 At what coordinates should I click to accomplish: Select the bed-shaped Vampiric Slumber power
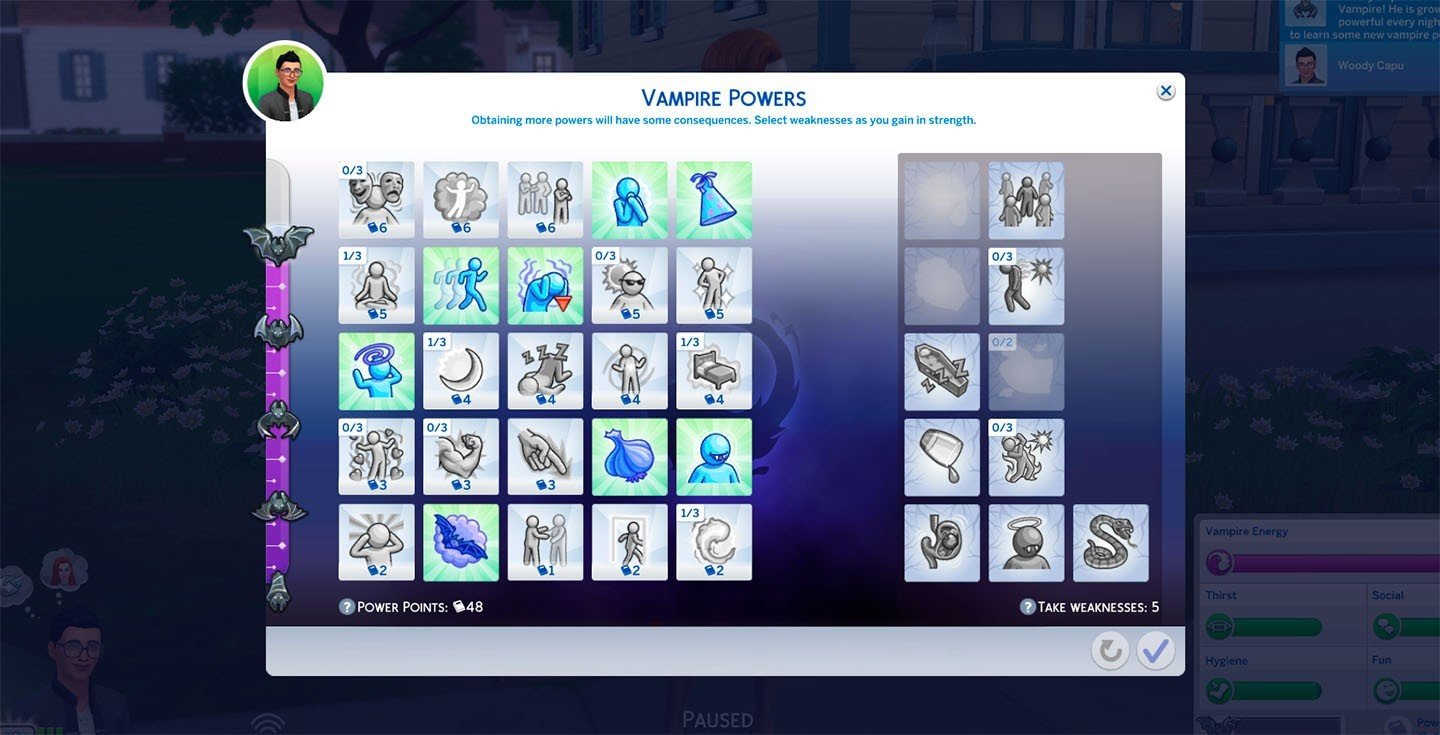click(x=714, y=371)
